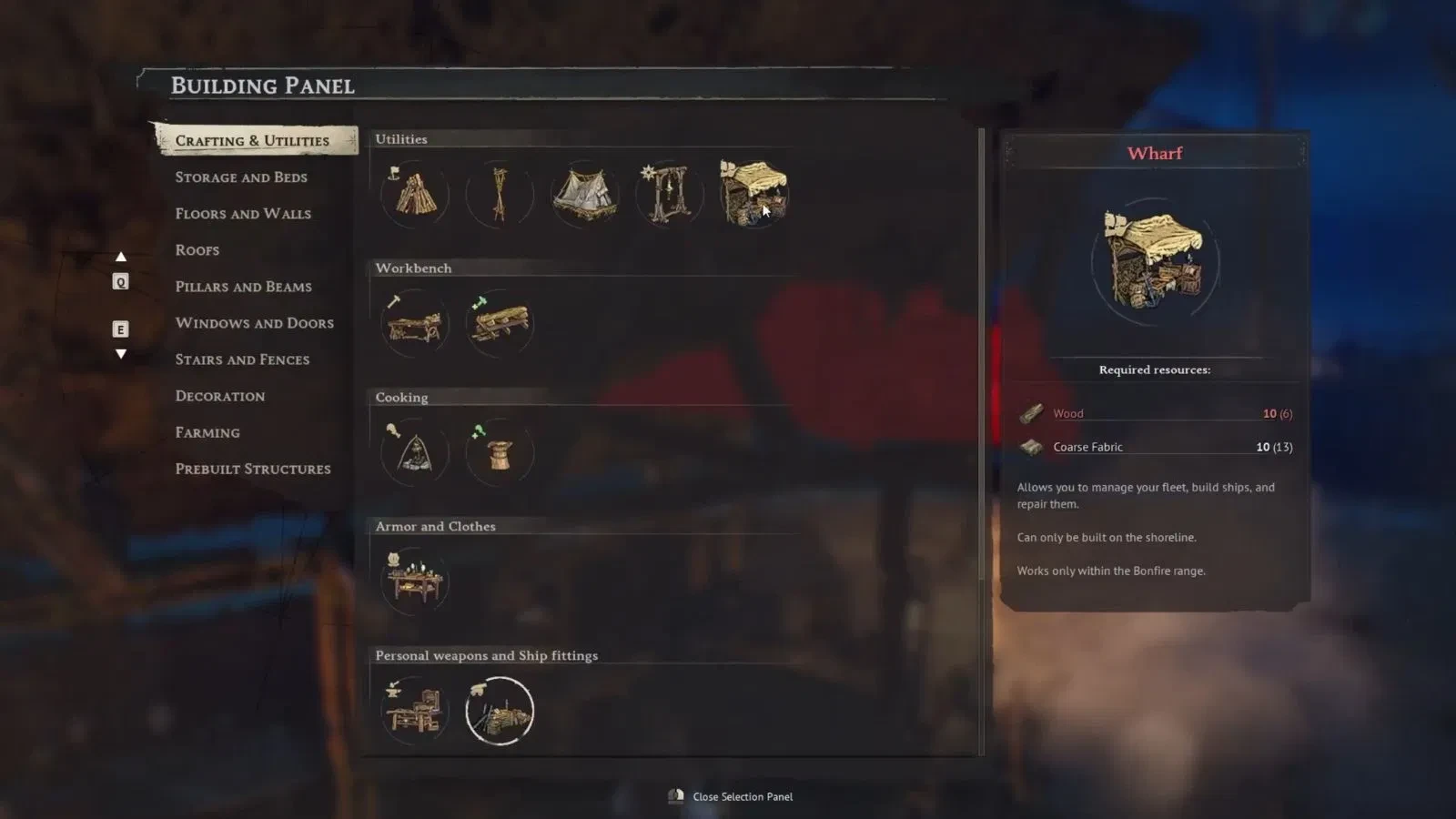Select the hammer-marked workbench
Screen dimensions: 1456x819
tap(415, 323)
